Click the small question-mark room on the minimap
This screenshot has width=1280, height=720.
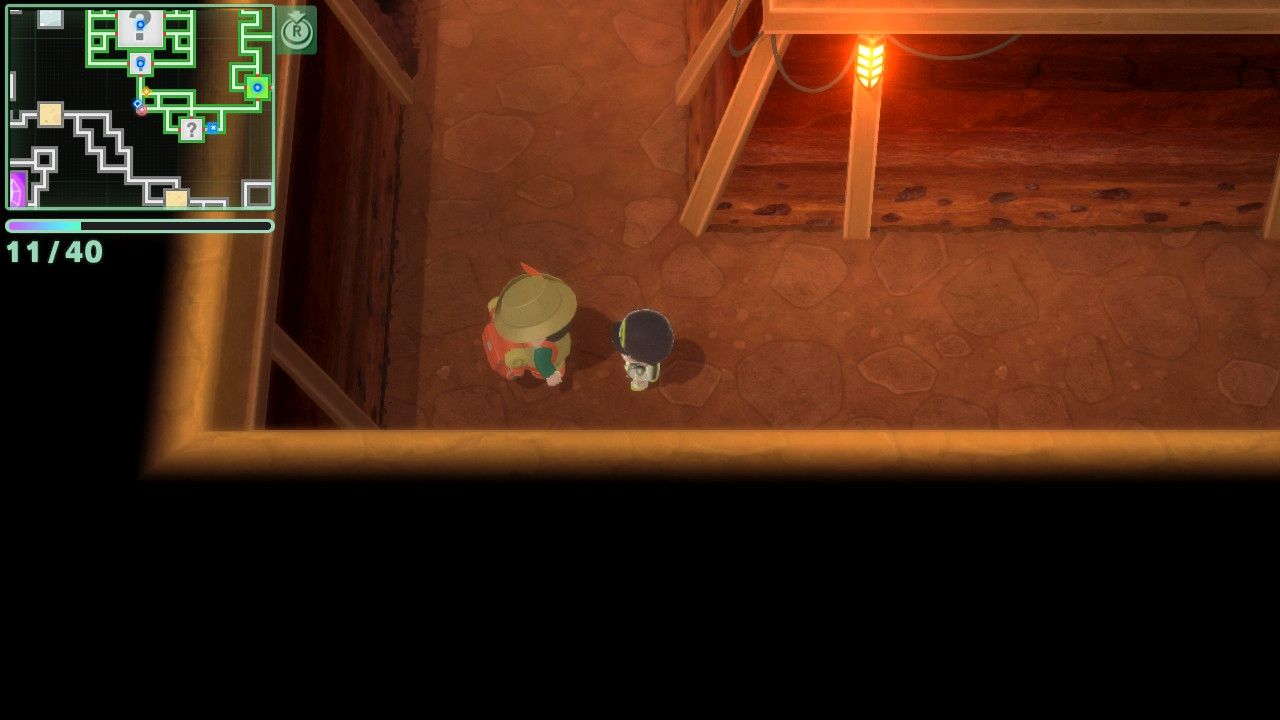click(x=193, y=130)
